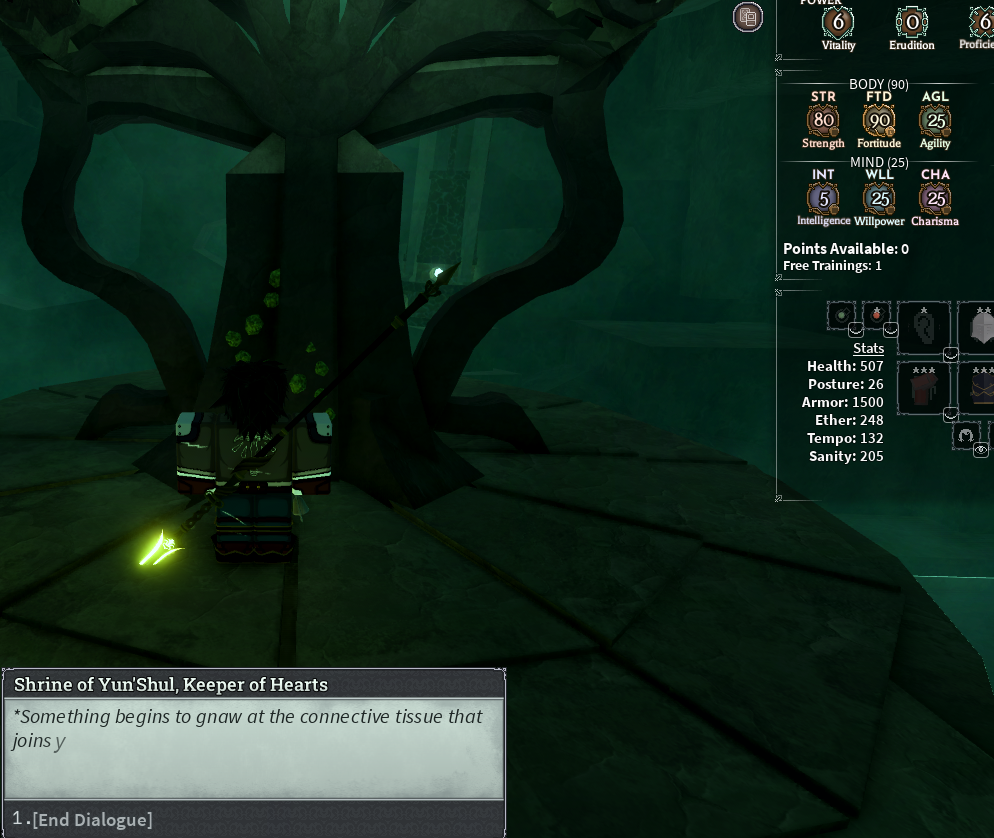
Task: Click the round copy button beside the stats panel
Action: click(x=747, y=16)
